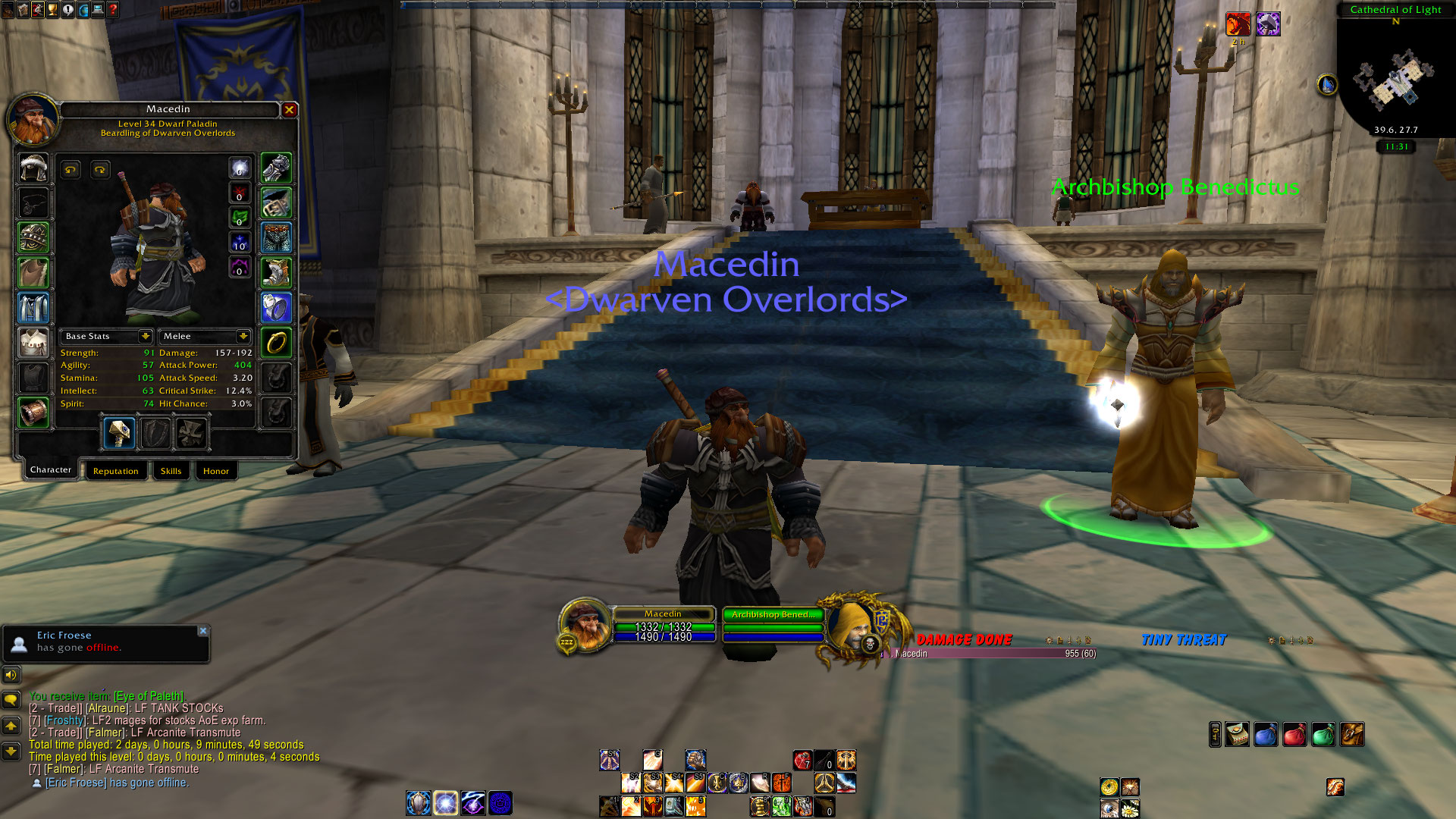The height and width of the screenshot is (819, 1456).
Task: Open the Base Stats dropdown
Action: point(145,336)
